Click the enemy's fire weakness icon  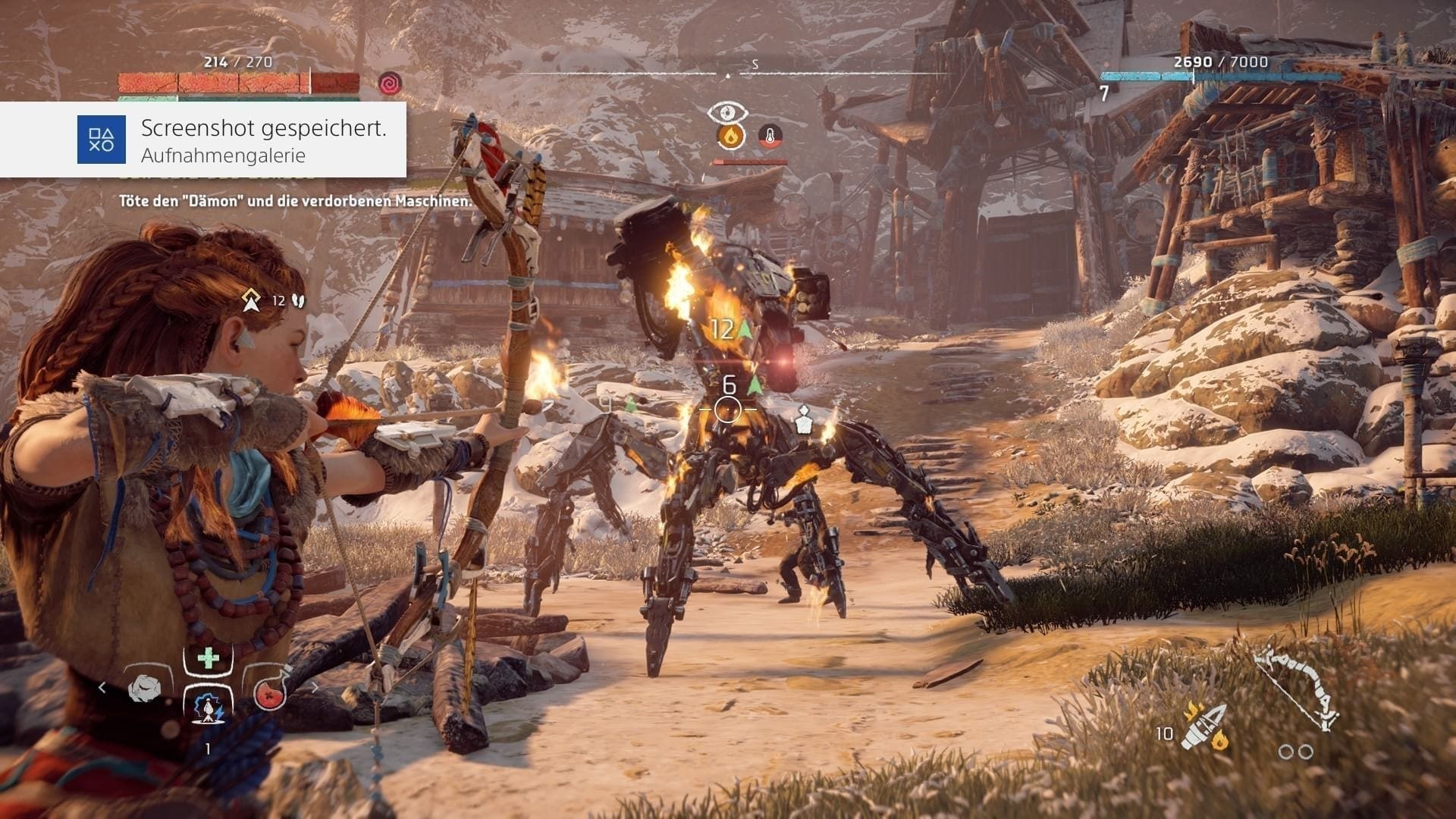(731, 136)
